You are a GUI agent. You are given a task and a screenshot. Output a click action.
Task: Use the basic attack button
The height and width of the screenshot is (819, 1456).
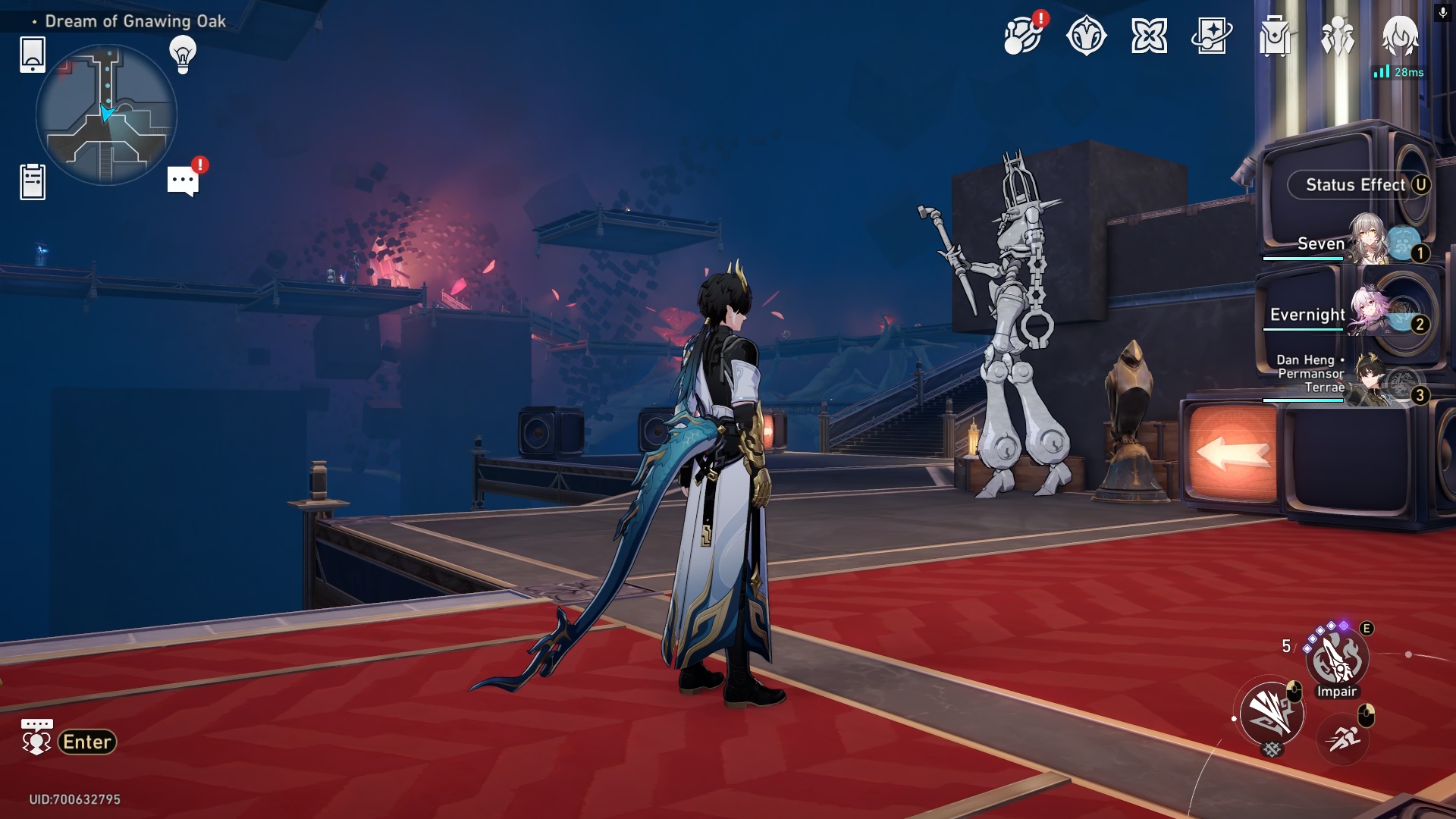point(1272,713)
